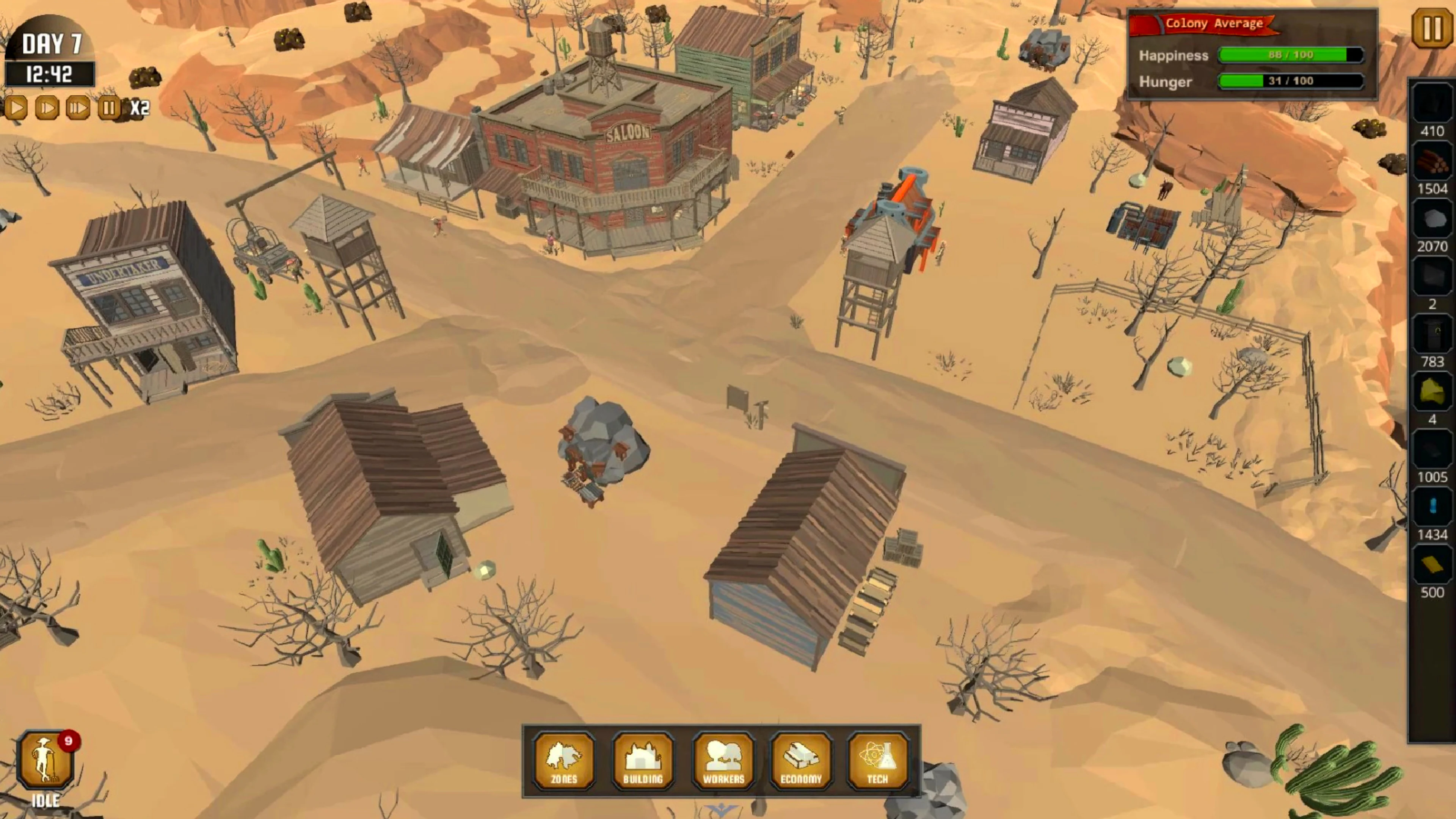The width and height of the screenshot is (1456, 819).
Task: Select the blue water bottle resource icon
Action: click(x=1432, y=507)
